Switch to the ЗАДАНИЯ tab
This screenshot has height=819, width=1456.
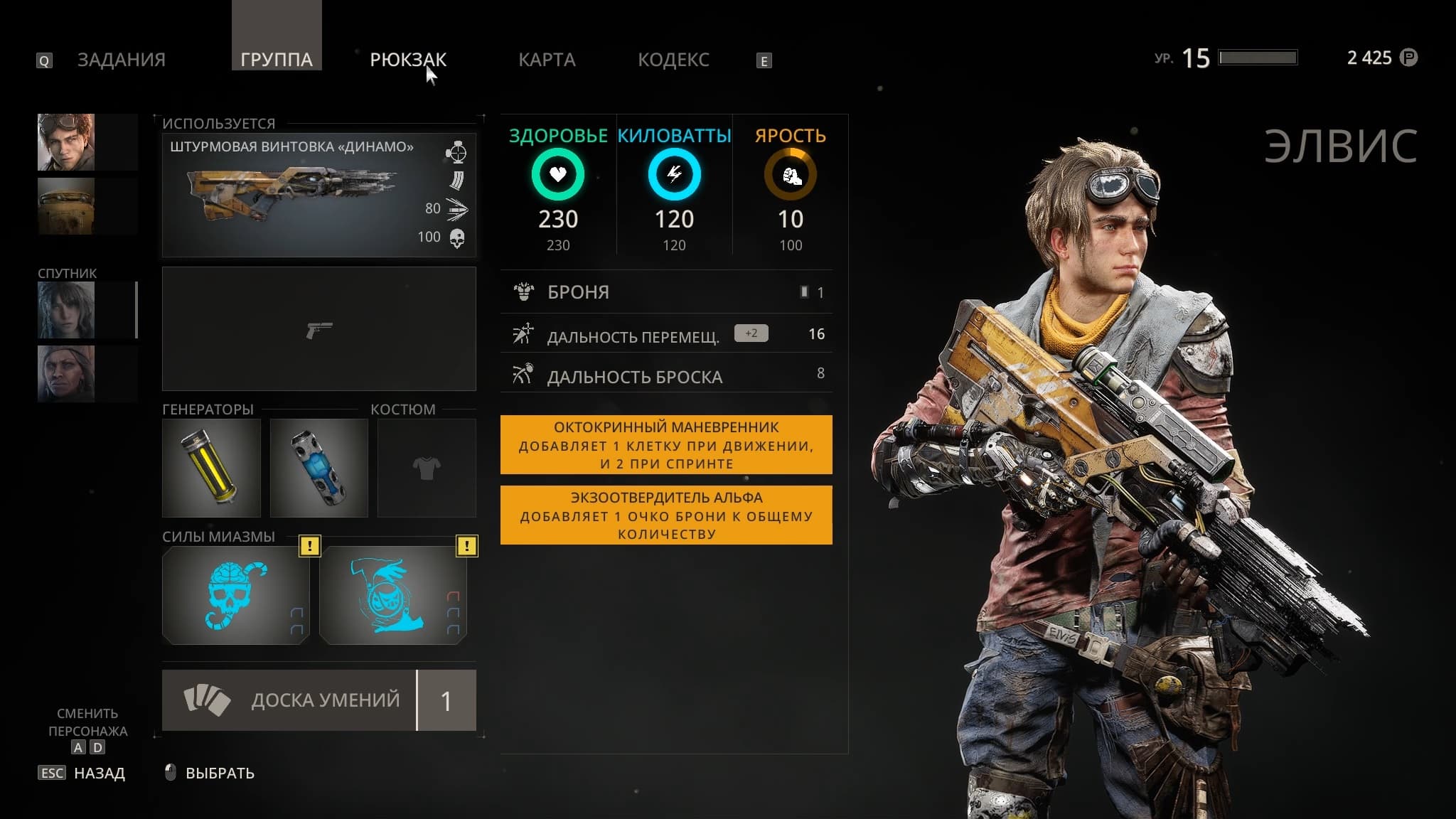pyautogui.click(x=121, y=60)
